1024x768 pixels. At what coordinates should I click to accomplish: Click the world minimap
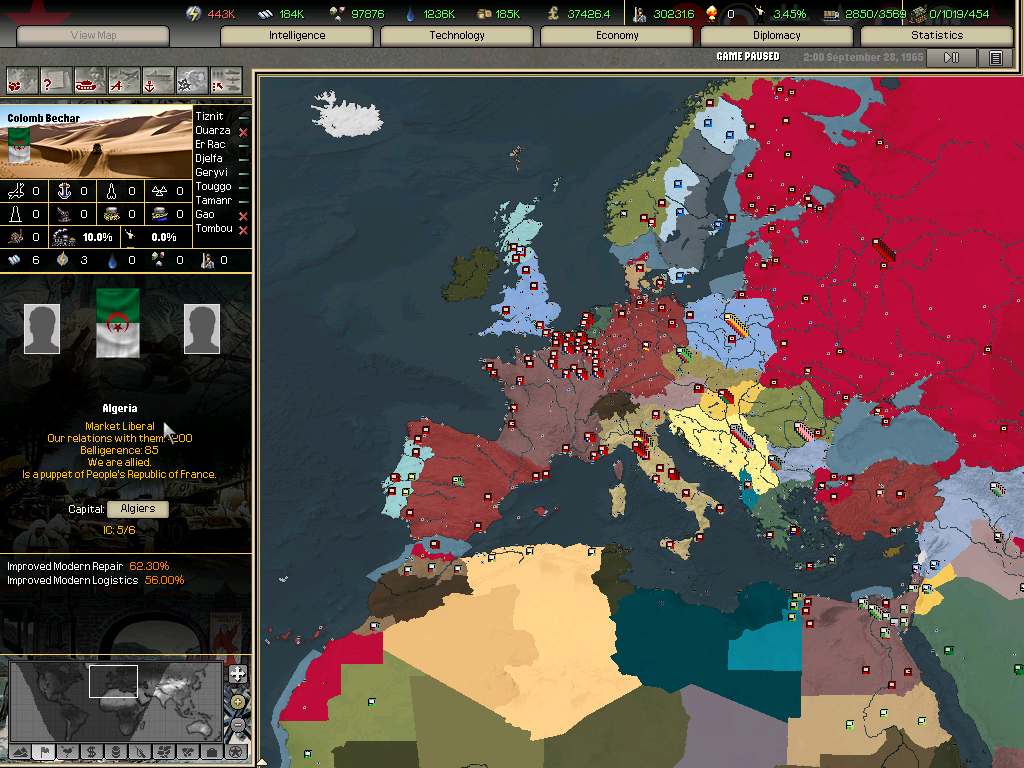(115, 699)
